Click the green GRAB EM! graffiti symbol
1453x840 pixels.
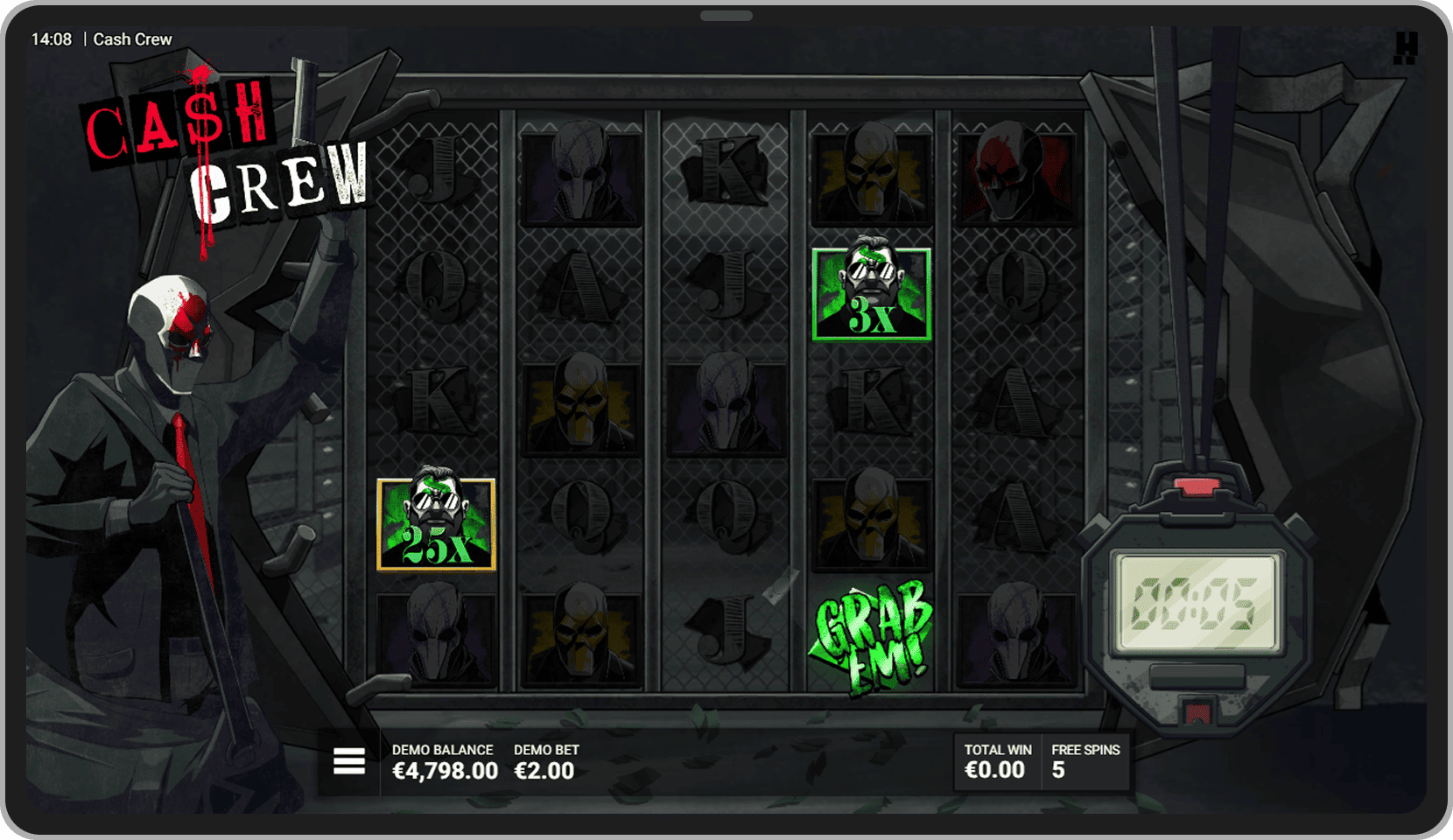[x=872, y=636]
